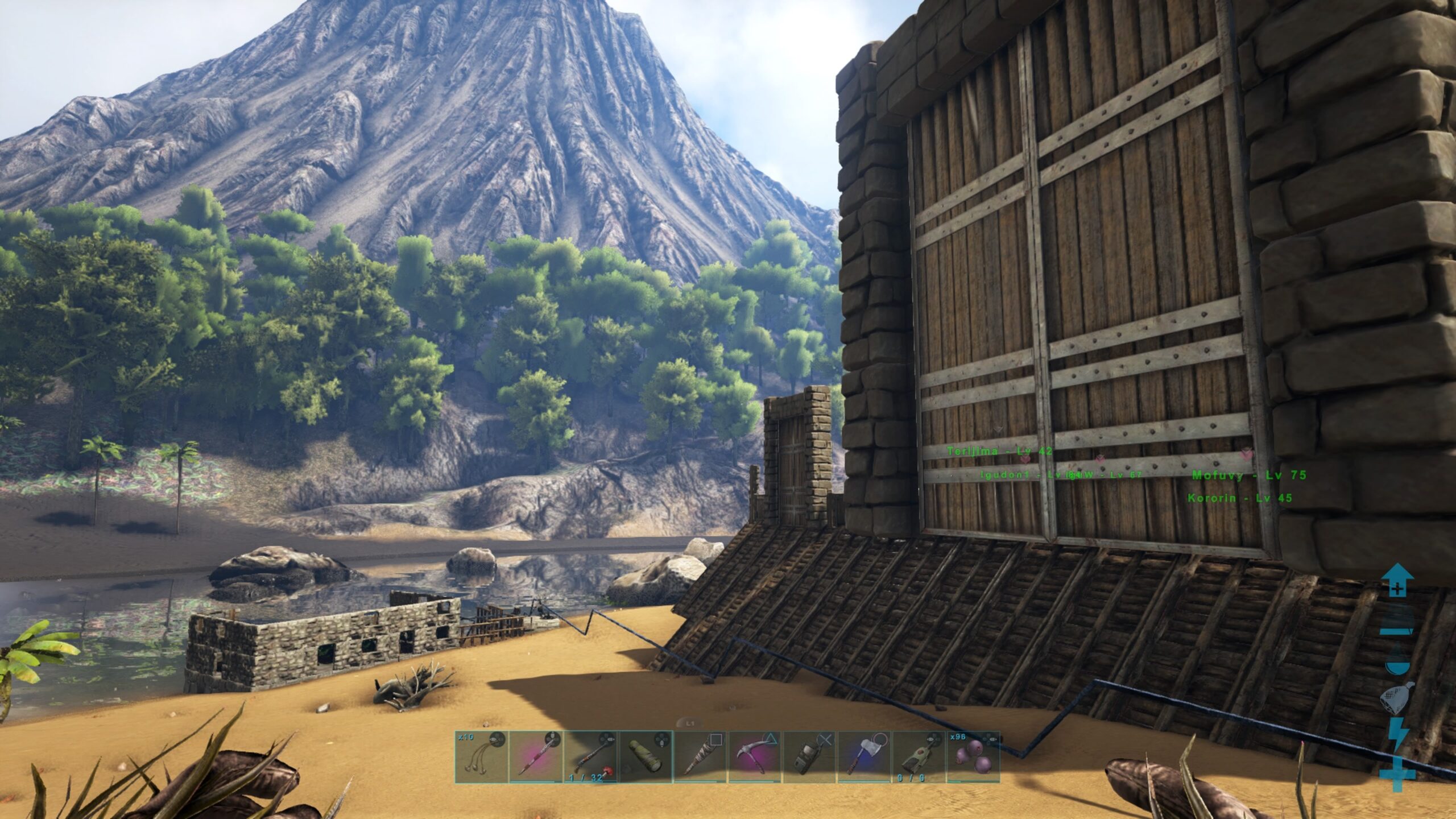Choose the rifle slot showing 1 / 32
Viewport: 1456px width, 819px height.
coord(590,756)
